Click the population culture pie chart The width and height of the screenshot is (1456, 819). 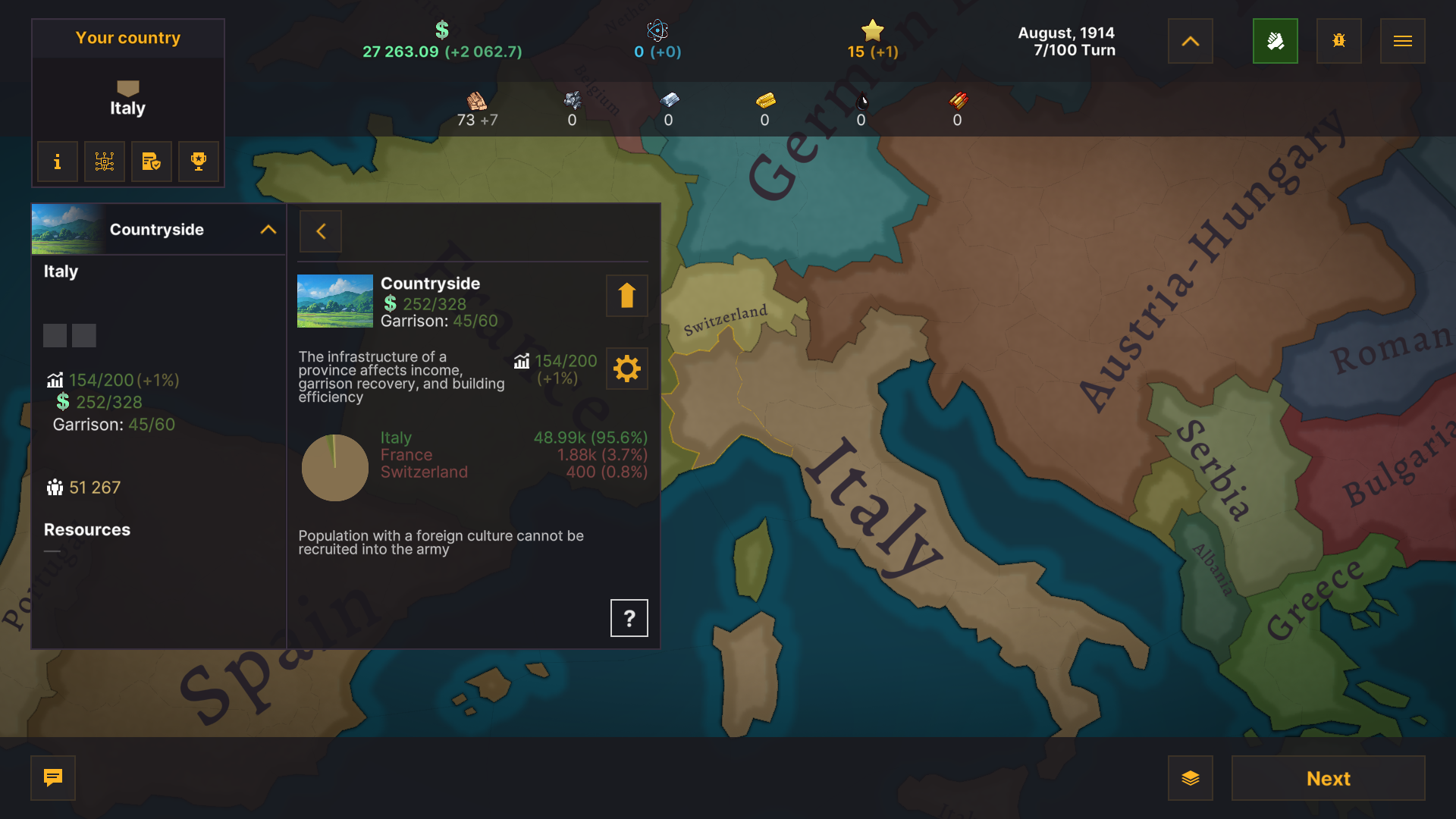[x=335, y=468]
